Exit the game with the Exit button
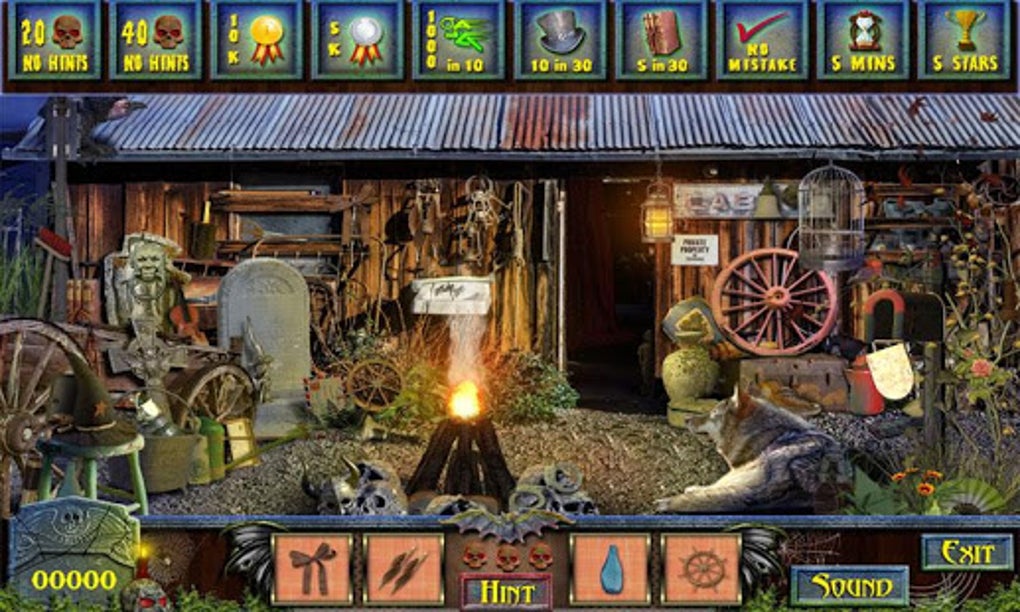This screenshot has height=612, width=1020. tap(966, 551)
